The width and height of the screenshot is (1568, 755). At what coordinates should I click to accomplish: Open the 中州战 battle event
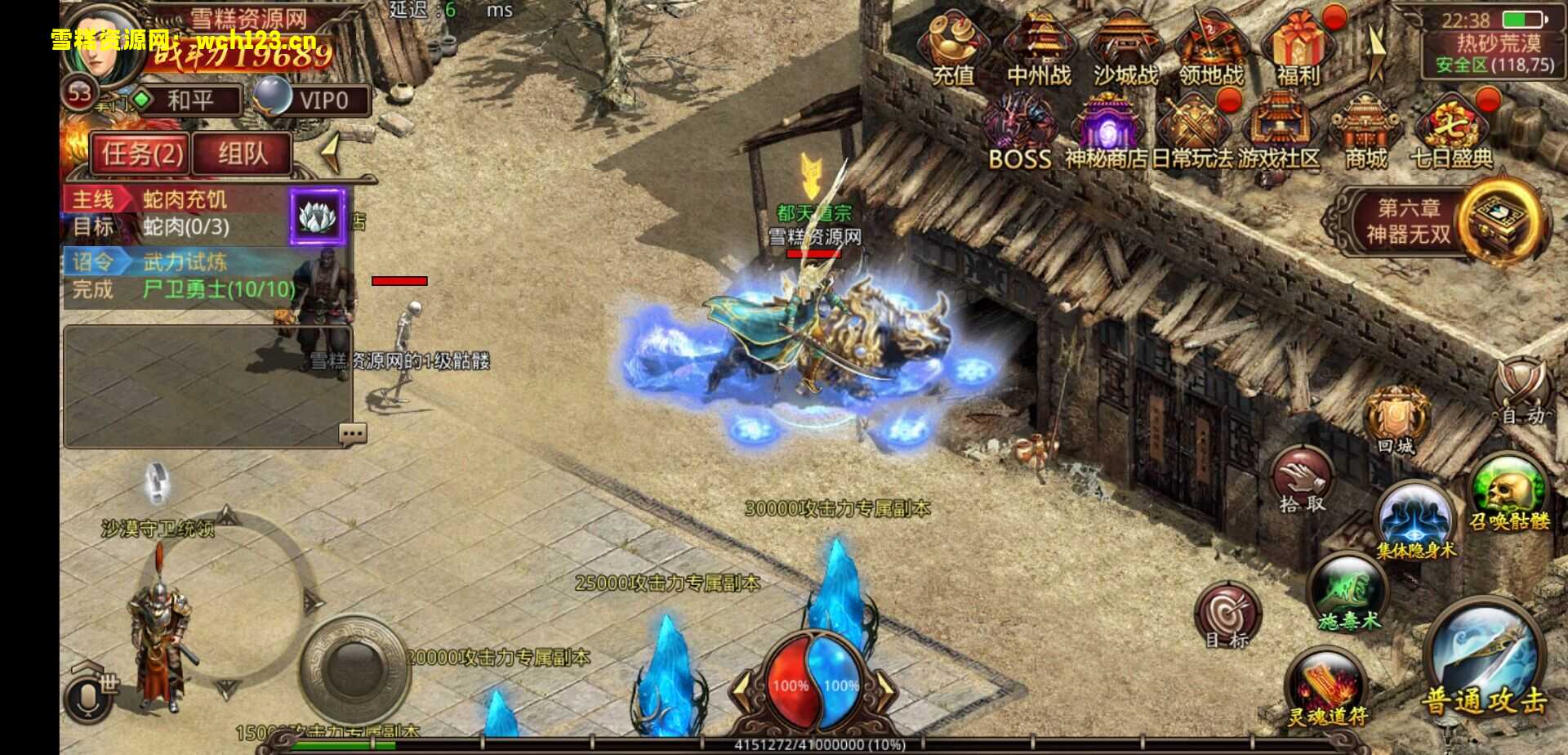pyautogui.click(x=1039, y=47)
